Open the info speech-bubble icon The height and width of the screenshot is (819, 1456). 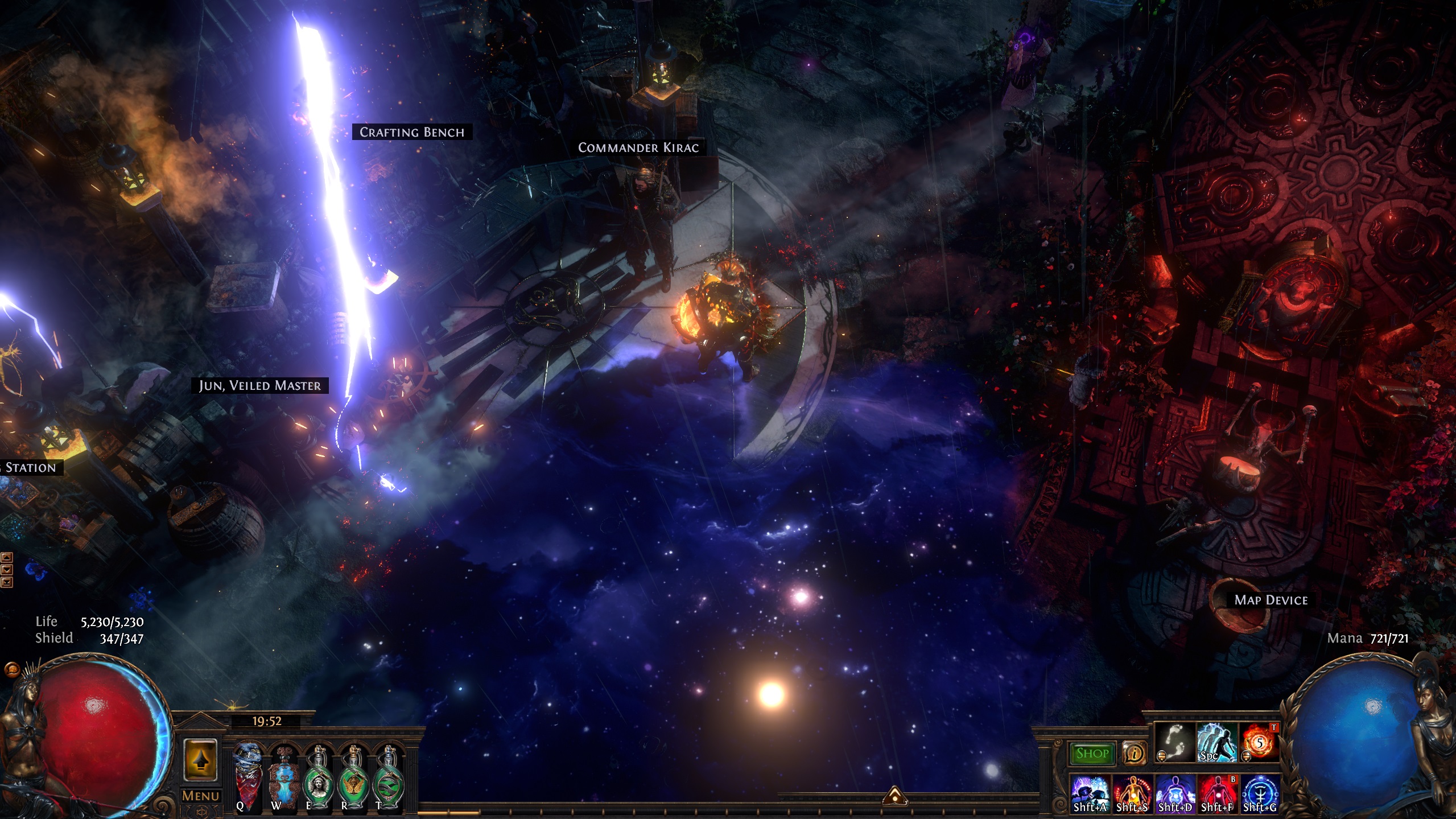click(1134, 754)
